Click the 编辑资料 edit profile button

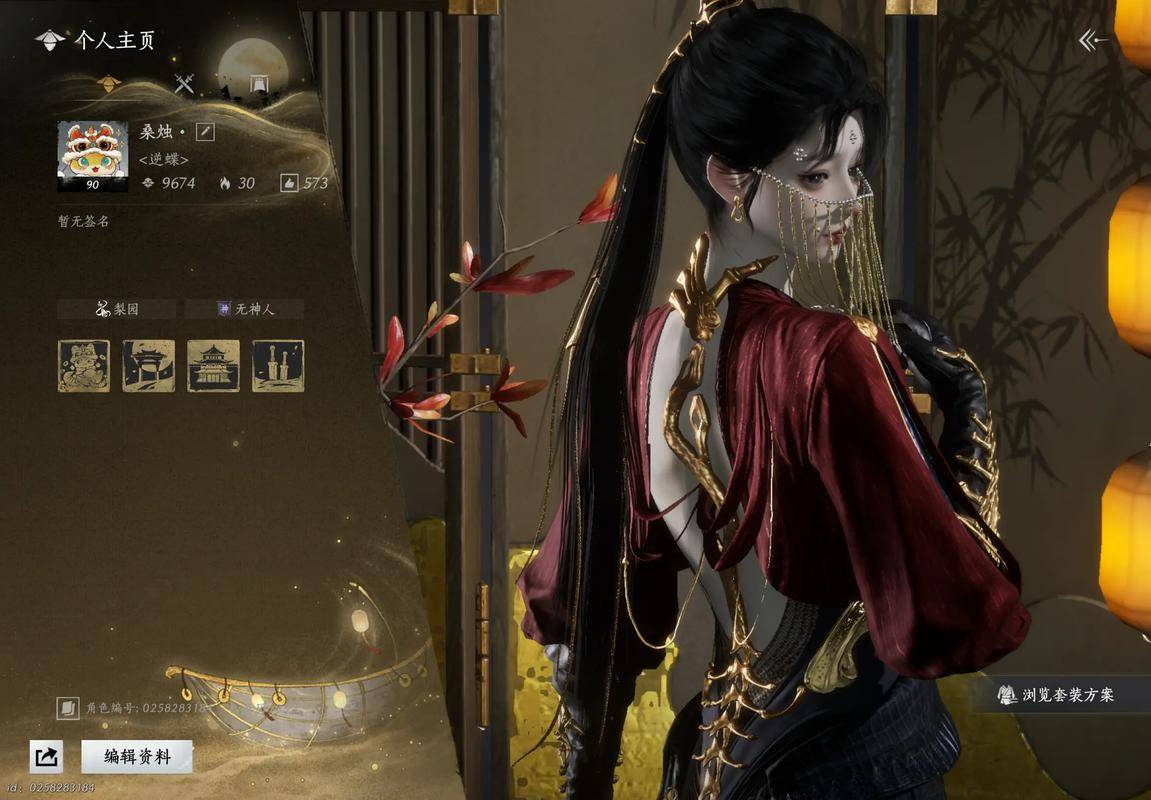pyautogui.click(x=137, y=757)
